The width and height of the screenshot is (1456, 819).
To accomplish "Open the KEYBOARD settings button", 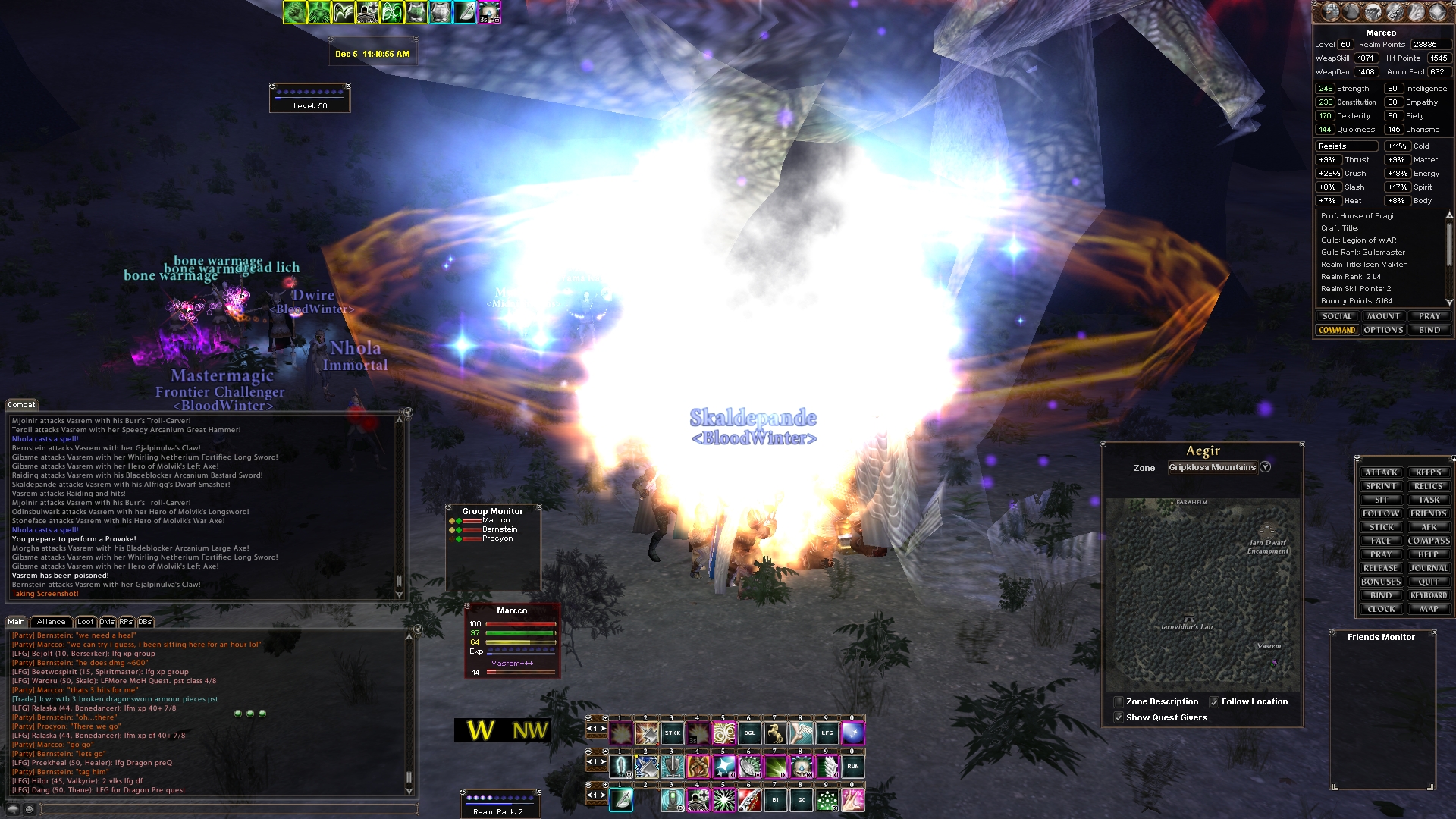I will 1429,595.
